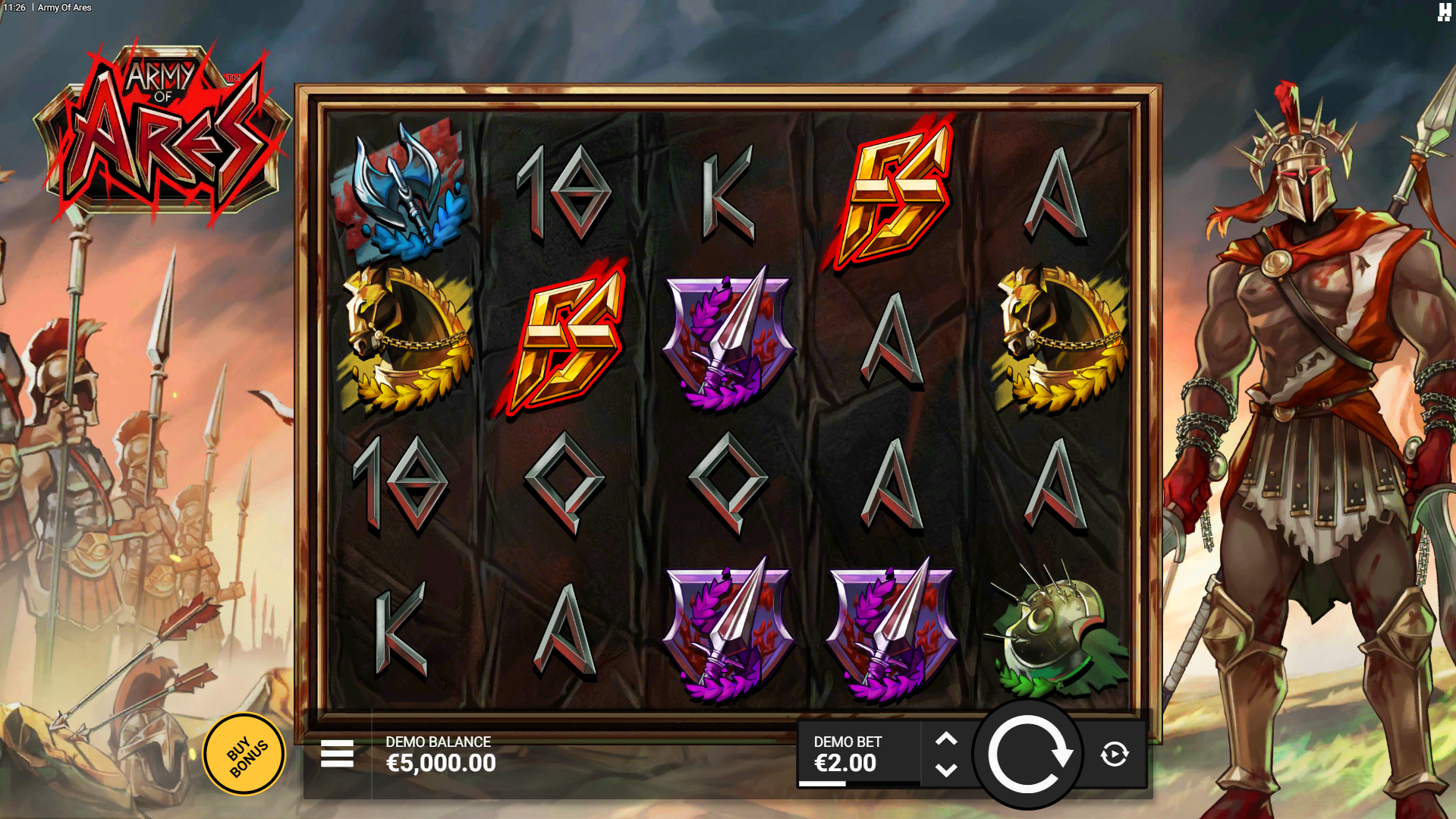1456x819 pixels.
Task: Click the Army Of Ares title bar text
Action: click(64, 8)
